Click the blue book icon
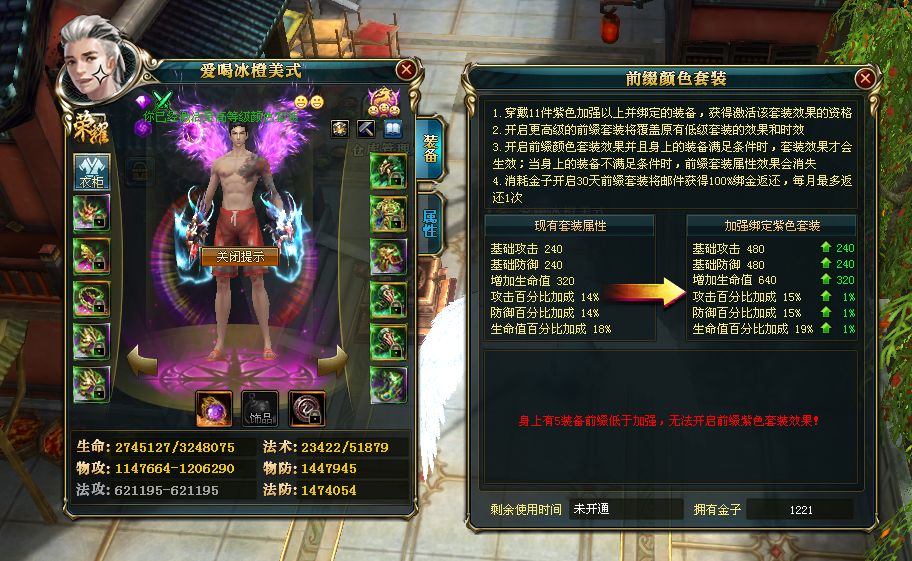 click(392, 129)
